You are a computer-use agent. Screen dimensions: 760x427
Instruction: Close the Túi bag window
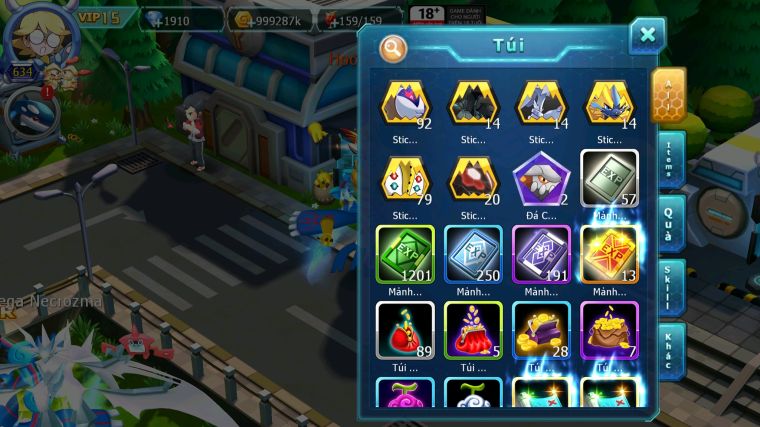click(x=647, y=35)
